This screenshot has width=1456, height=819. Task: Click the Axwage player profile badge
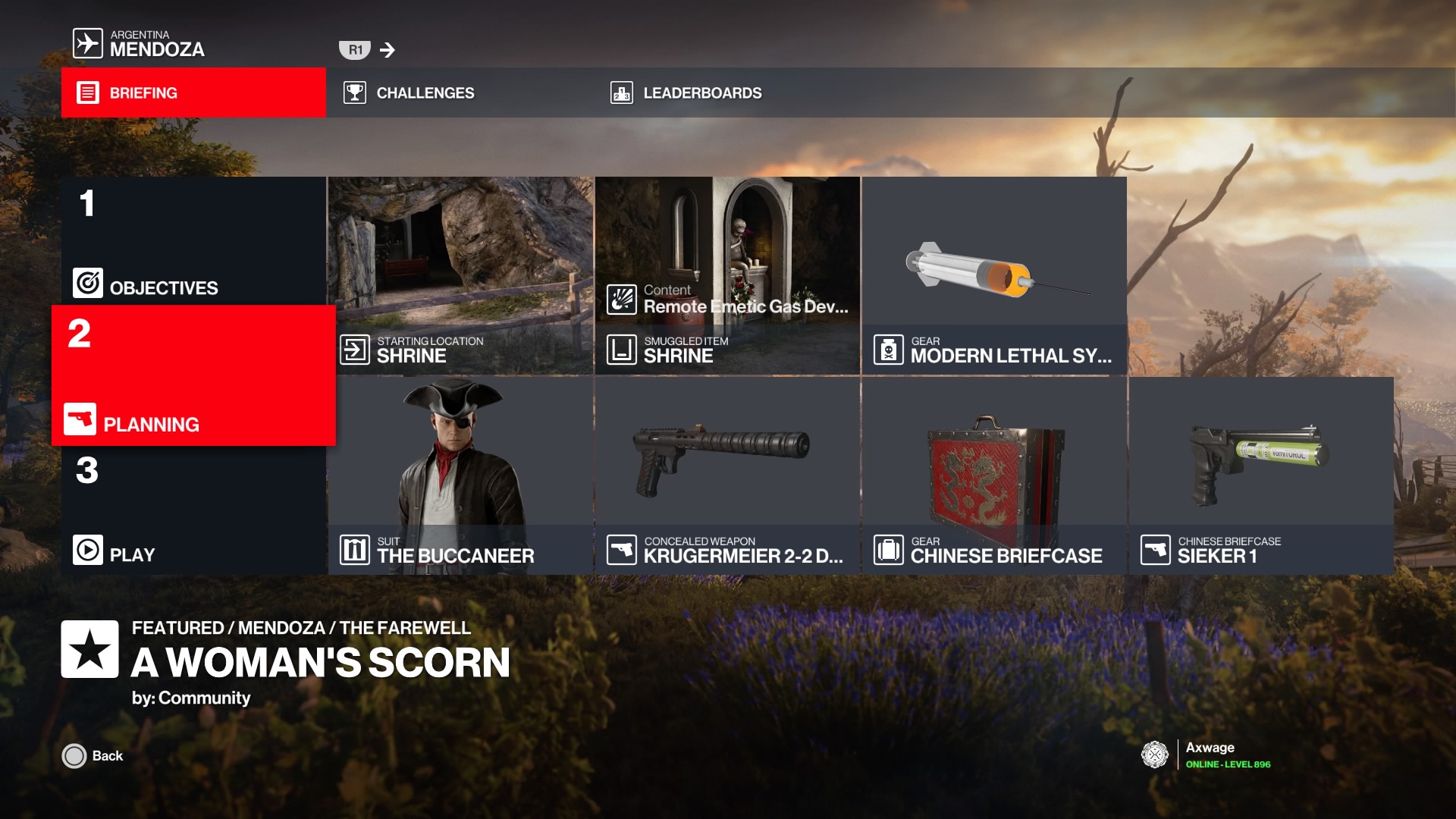1155,755
